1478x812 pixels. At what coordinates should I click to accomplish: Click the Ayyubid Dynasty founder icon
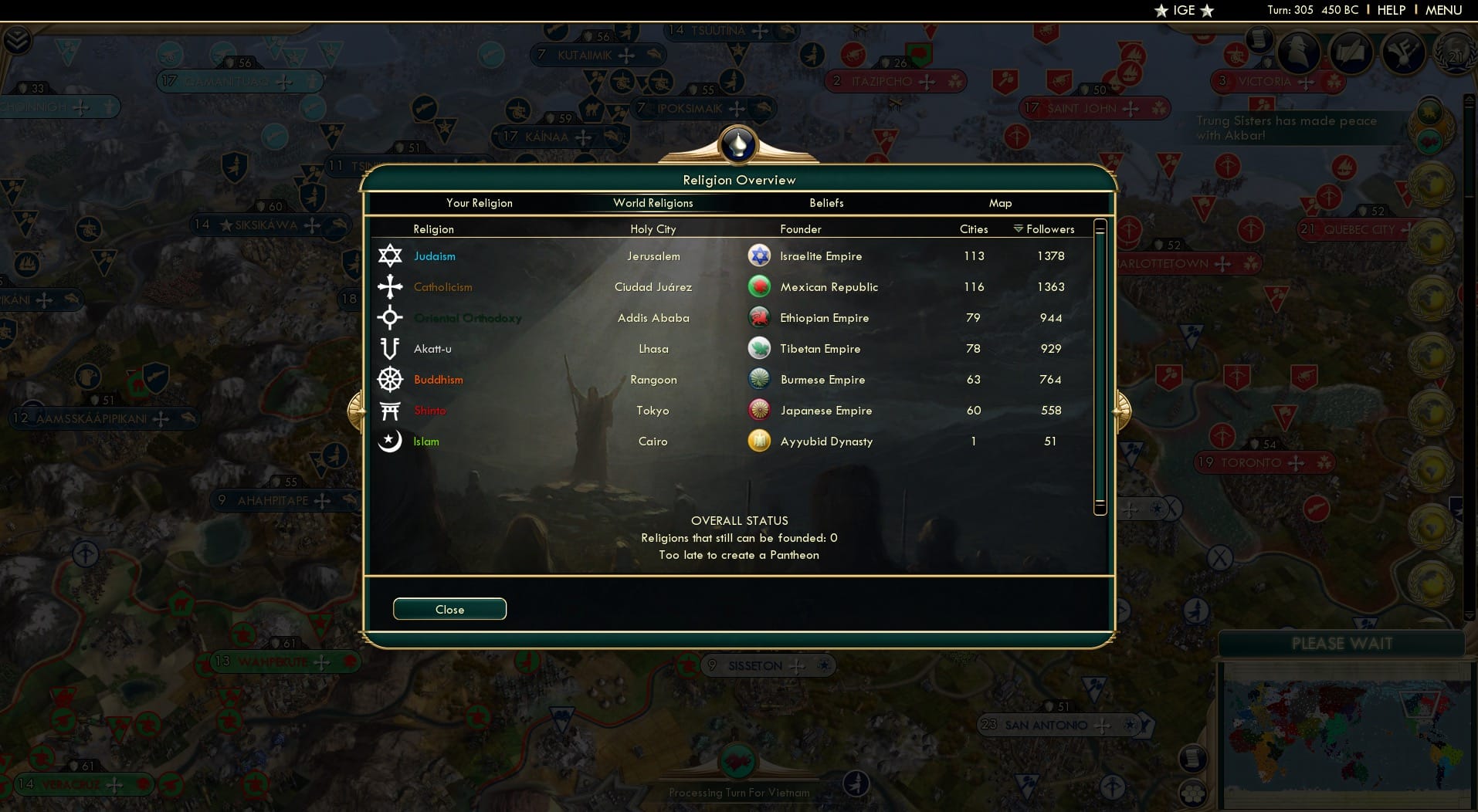click(x=760, y=441)
